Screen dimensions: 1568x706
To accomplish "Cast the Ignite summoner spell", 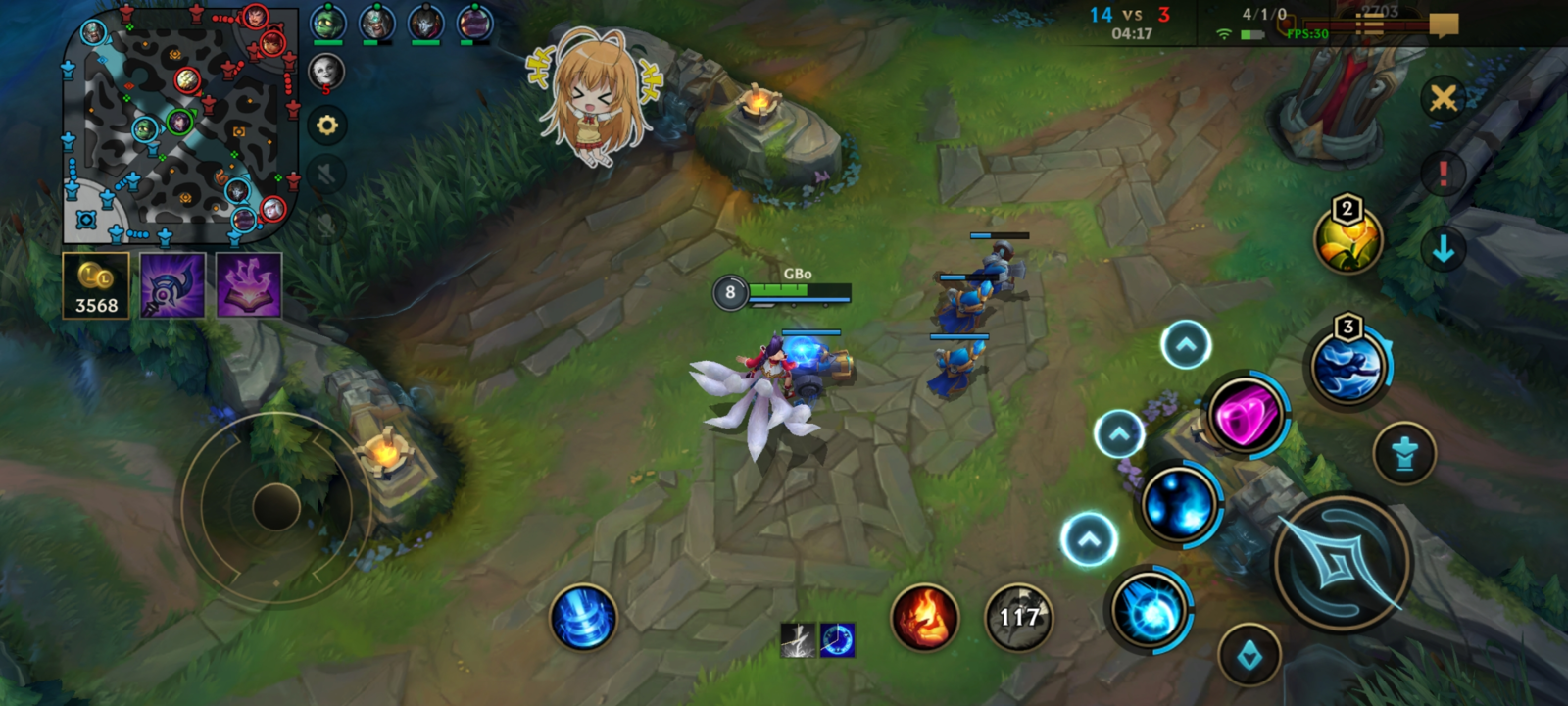I will click(928, 618).
